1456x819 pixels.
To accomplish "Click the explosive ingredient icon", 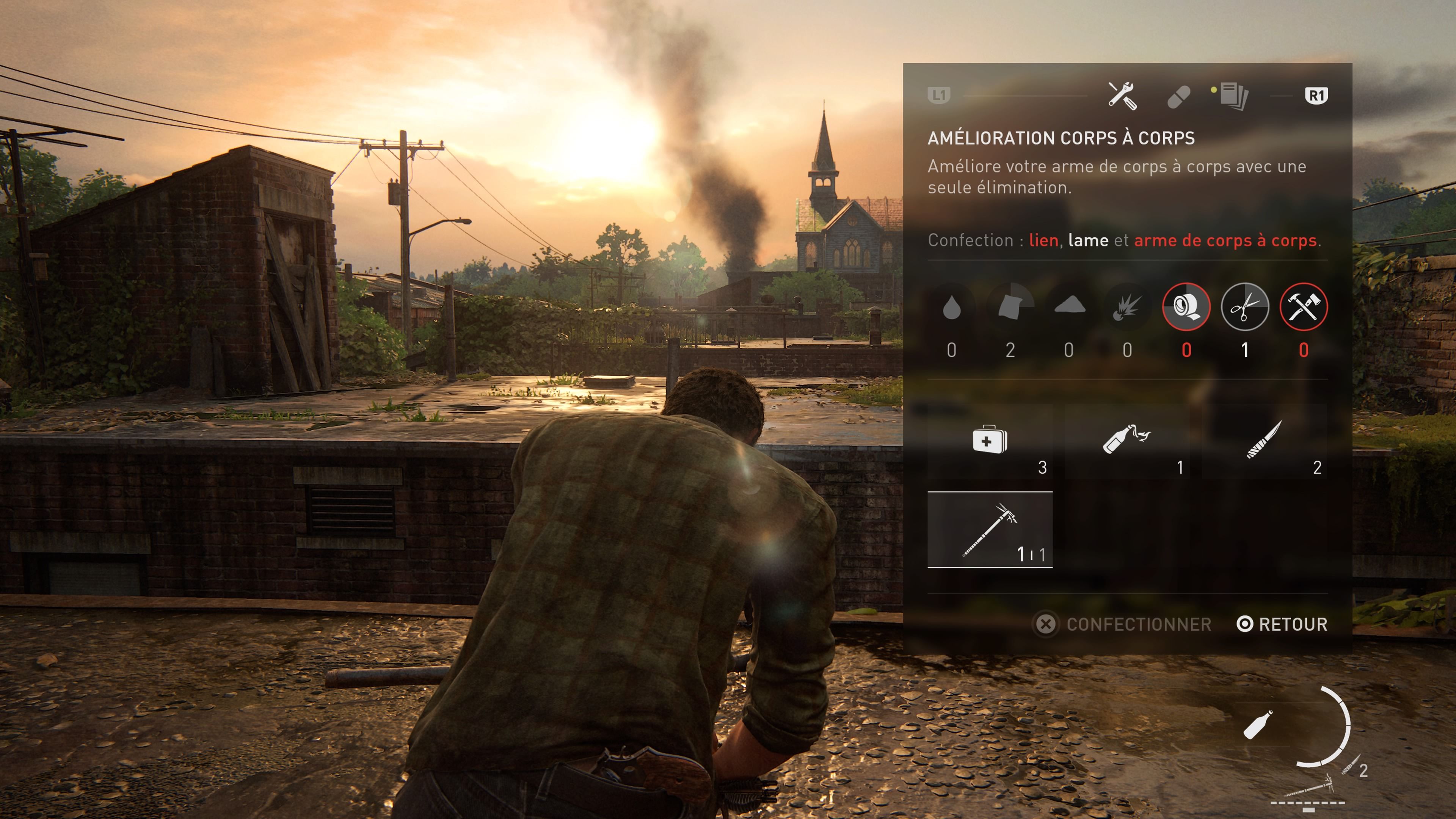I will click(x=1128, y=307).
